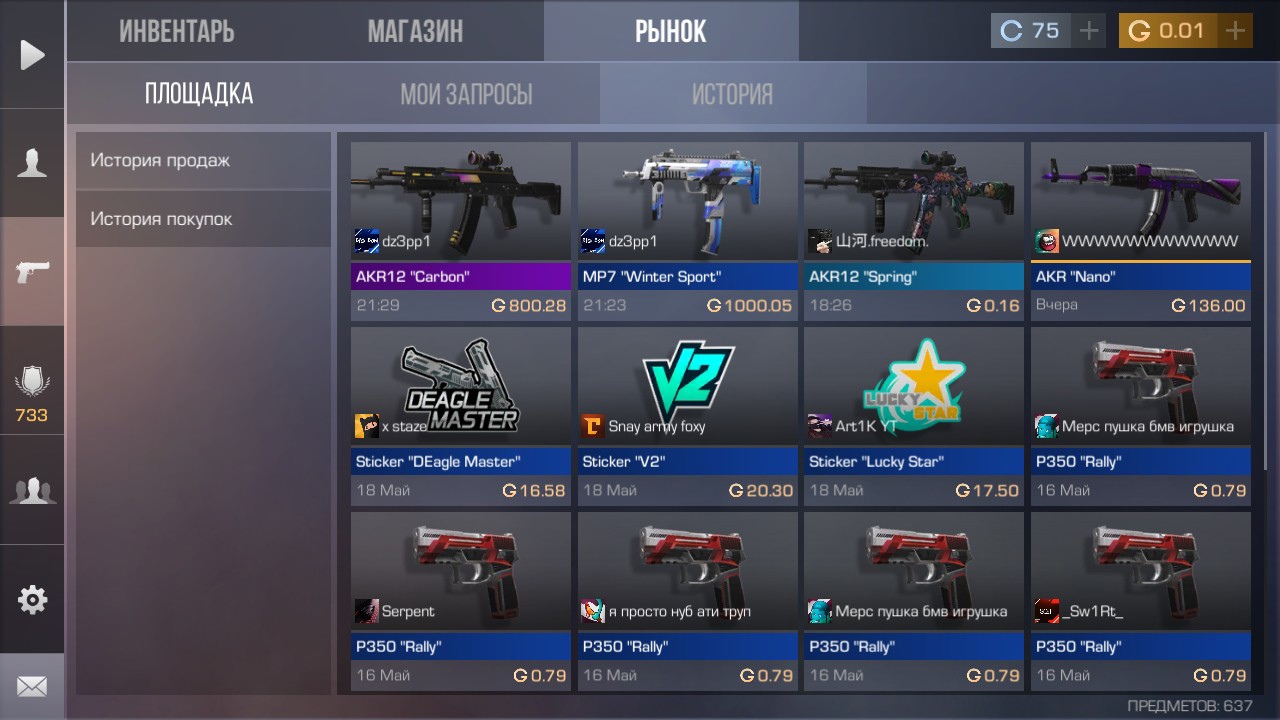Choose the AKR "Nano" listing
This screenshot has width=1280, height=720.
(1140, 231)
